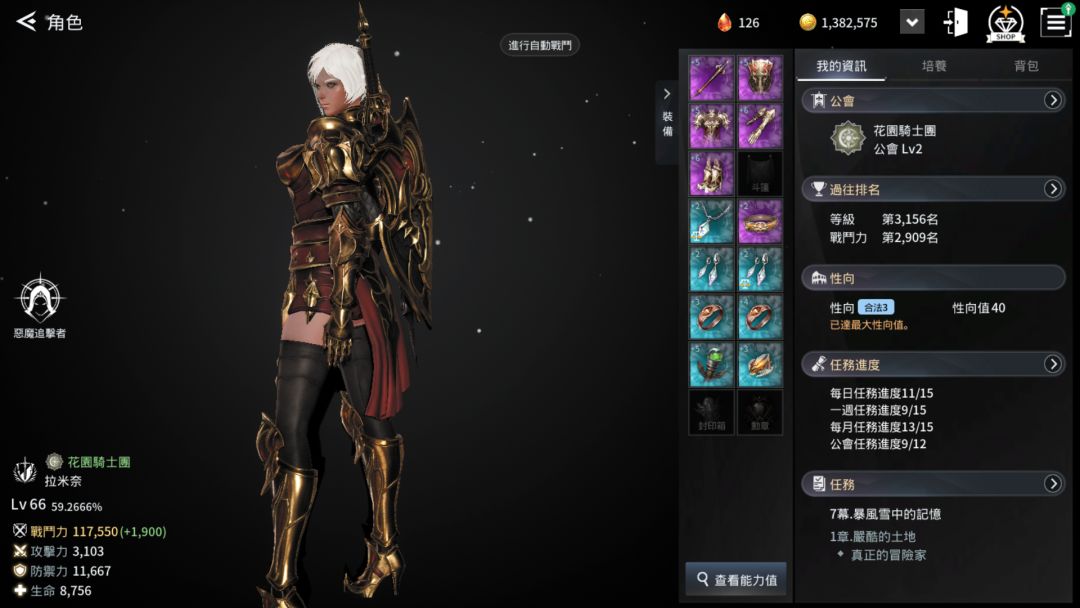Expand the 公會 guild section

pyautogui.click(x=1052, y=100)
